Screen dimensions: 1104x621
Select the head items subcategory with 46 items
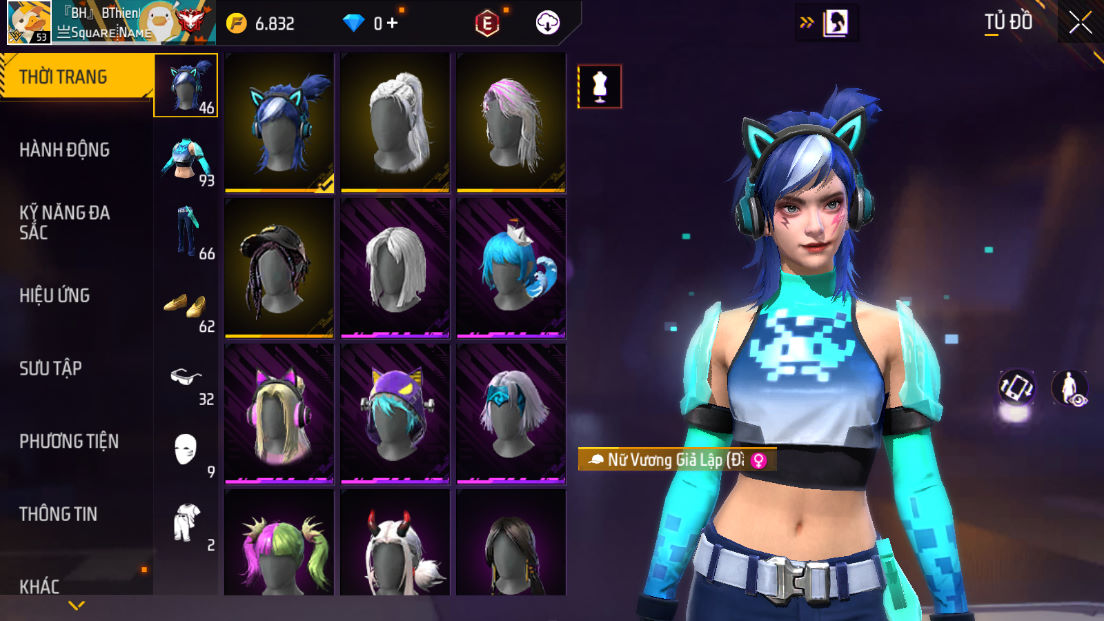point(185,86)
